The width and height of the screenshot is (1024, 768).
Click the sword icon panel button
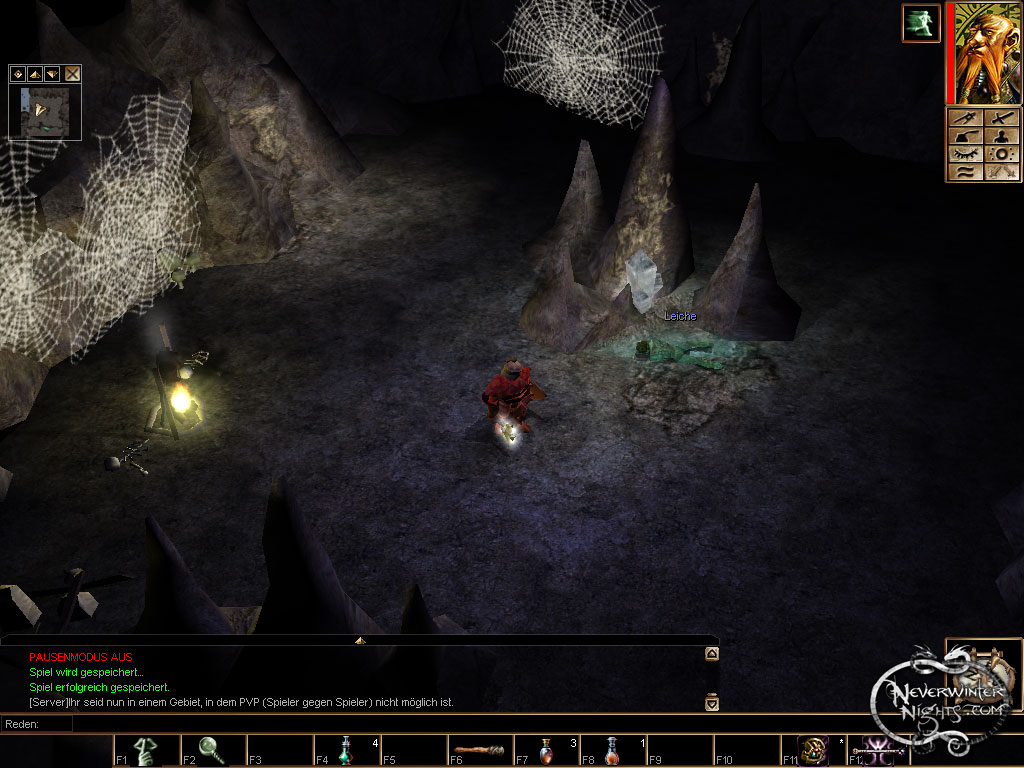pos(1001,118)
